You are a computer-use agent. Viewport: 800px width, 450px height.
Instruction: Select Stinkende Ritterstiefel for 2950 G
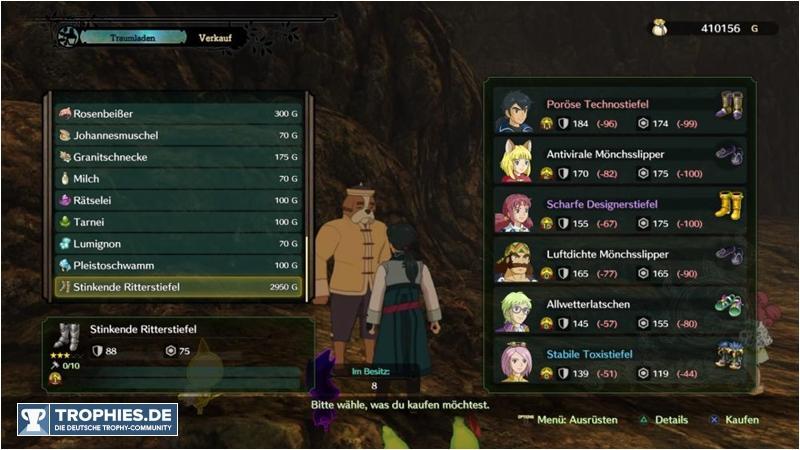(180, 287)
